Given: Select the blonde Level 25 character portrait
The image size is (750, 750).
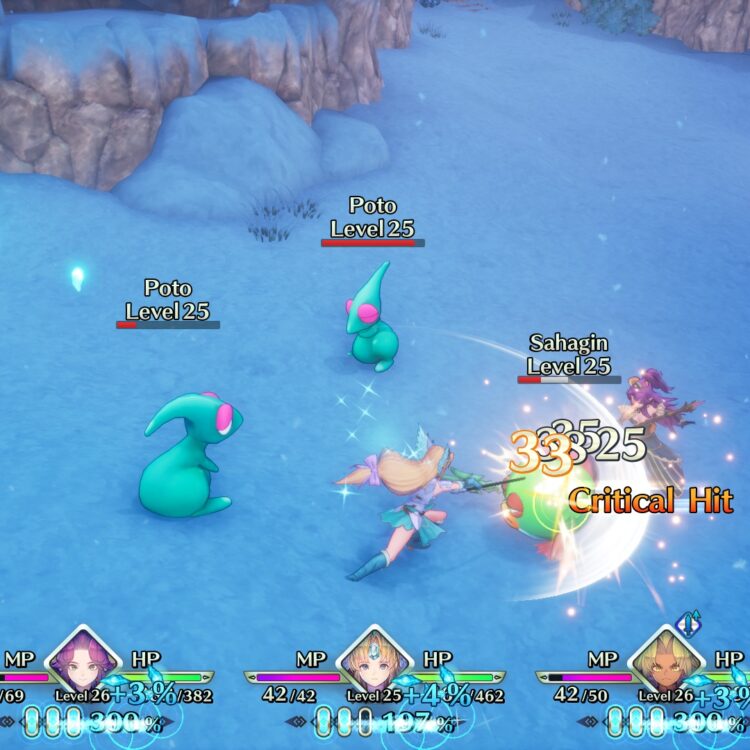Looking at the screenshot, I should (376, 662).
